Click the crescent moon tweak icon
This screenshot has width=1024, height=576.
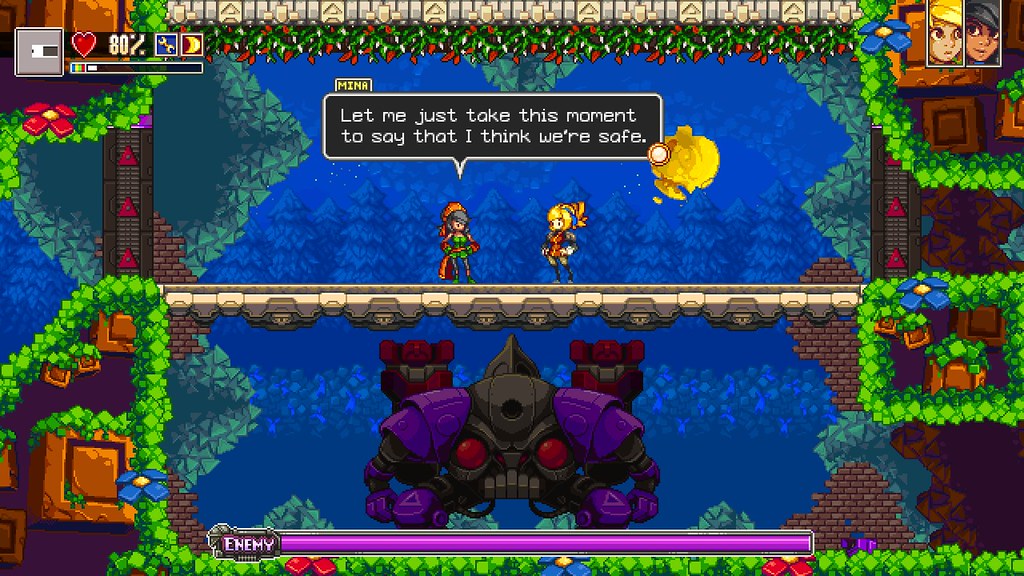tap(191, 45)
